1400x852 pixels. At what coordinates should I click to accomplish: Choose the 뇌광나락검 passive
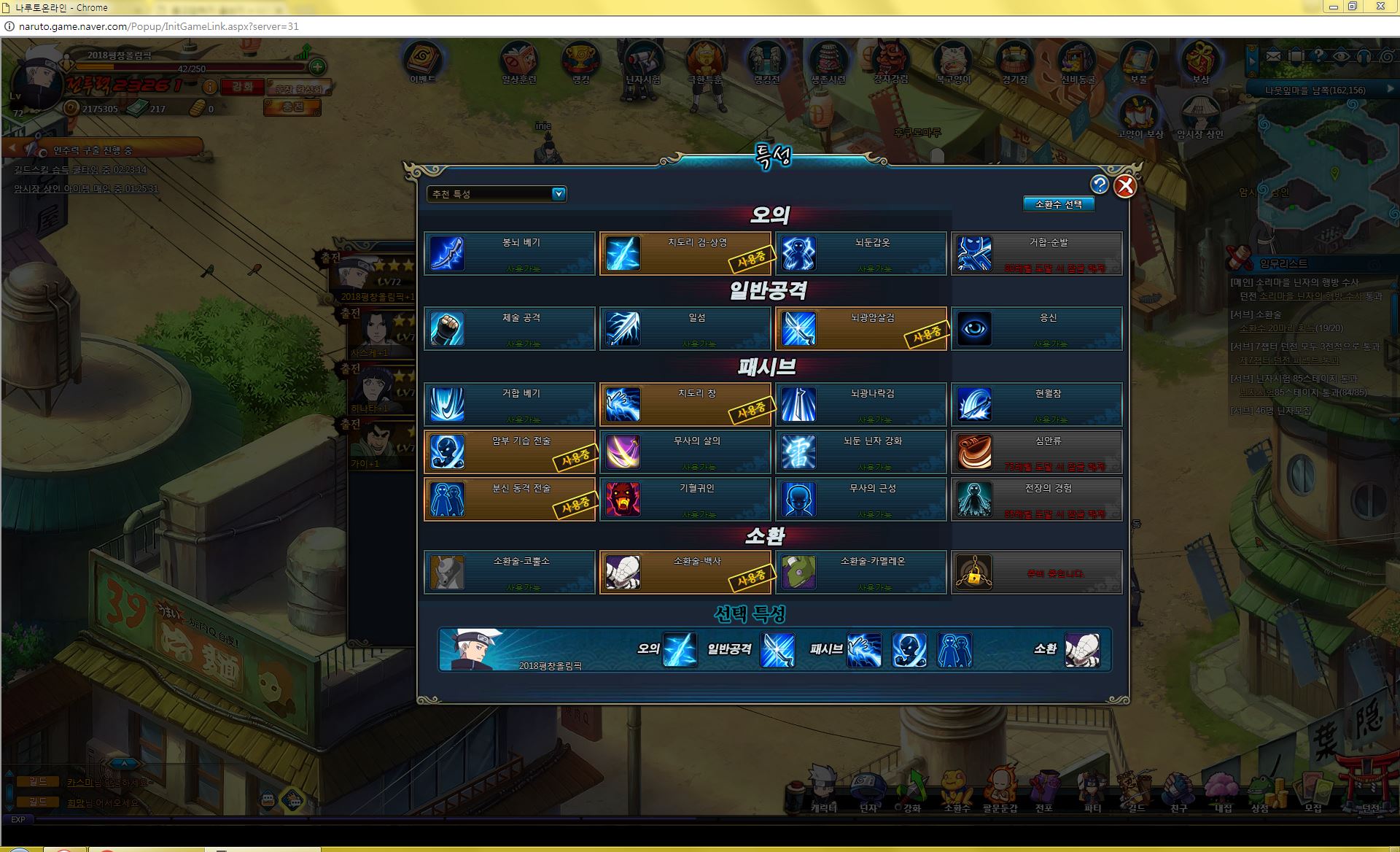pos(860,404)
